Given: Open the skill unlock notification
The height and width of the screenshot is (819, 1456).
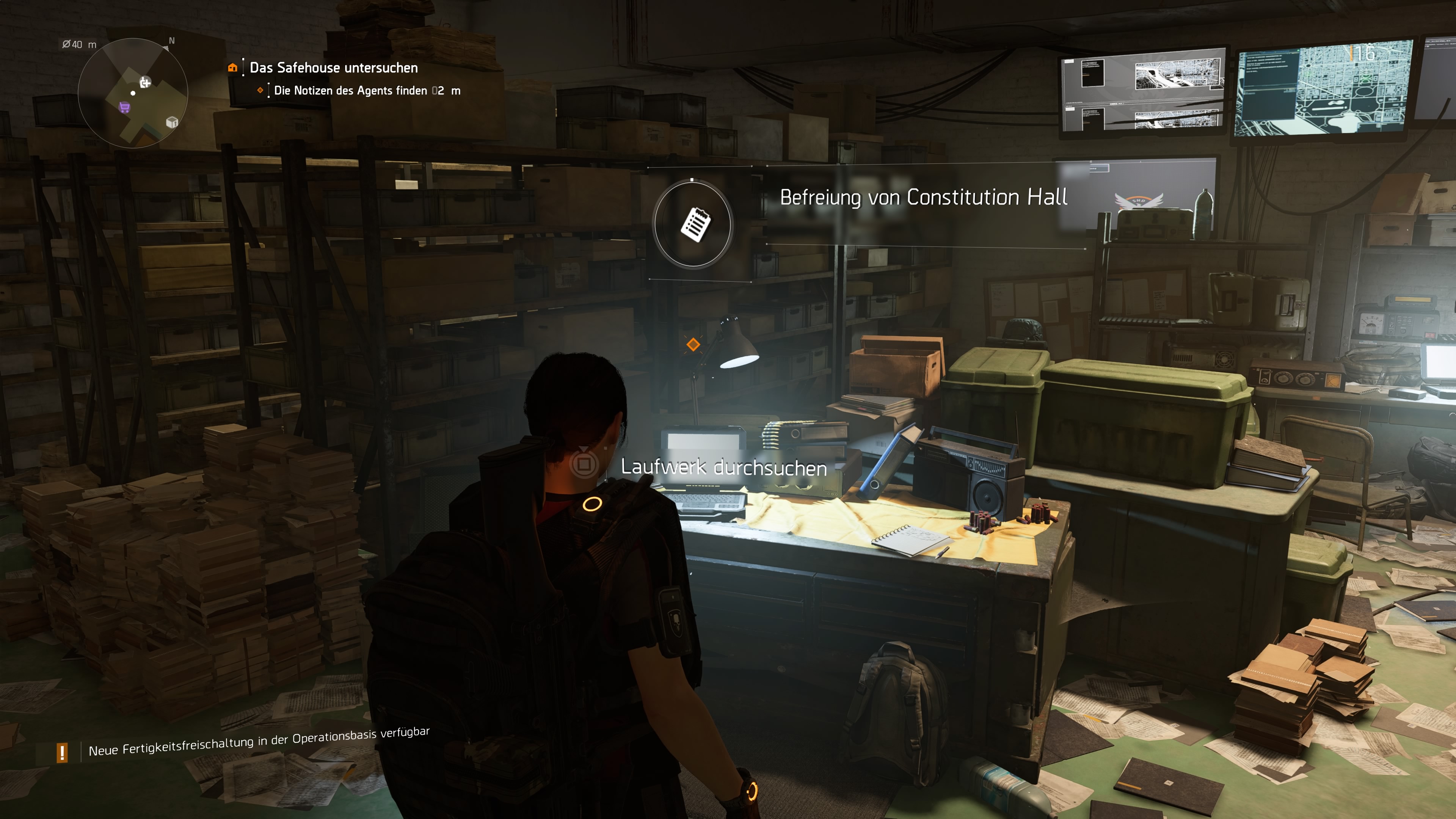Looking at the screenshot, I should click(258, 742).
